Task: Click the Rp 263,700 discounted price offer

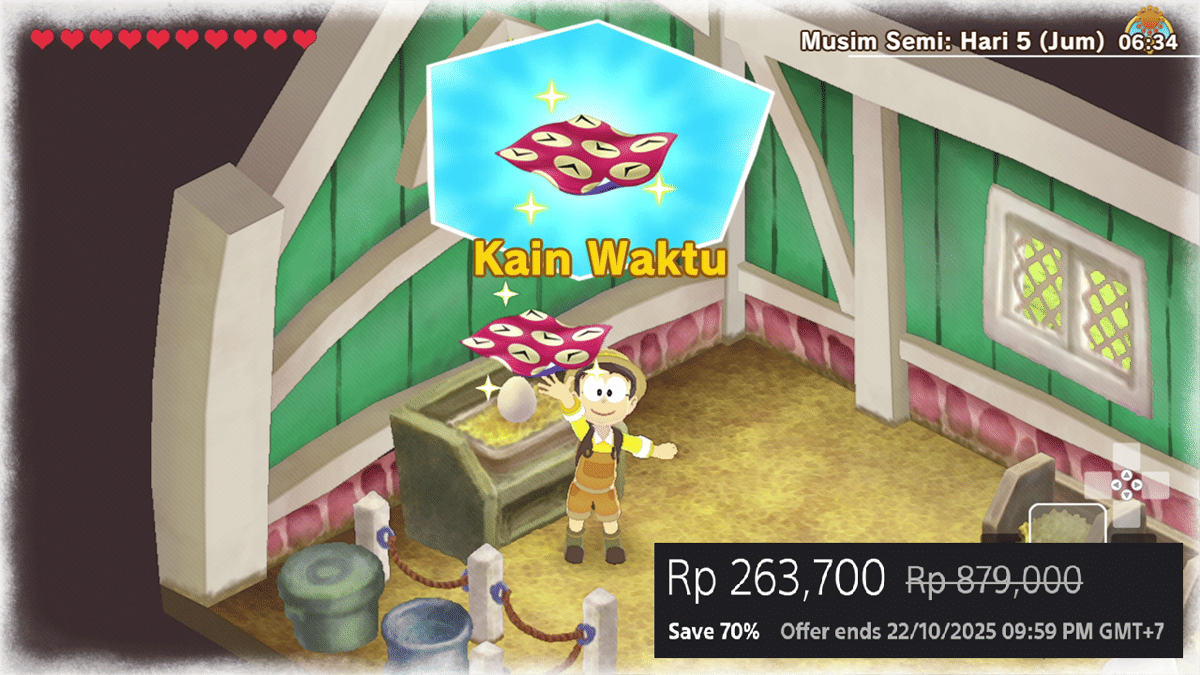Action: pyautogui.click(x=775, y=579)
